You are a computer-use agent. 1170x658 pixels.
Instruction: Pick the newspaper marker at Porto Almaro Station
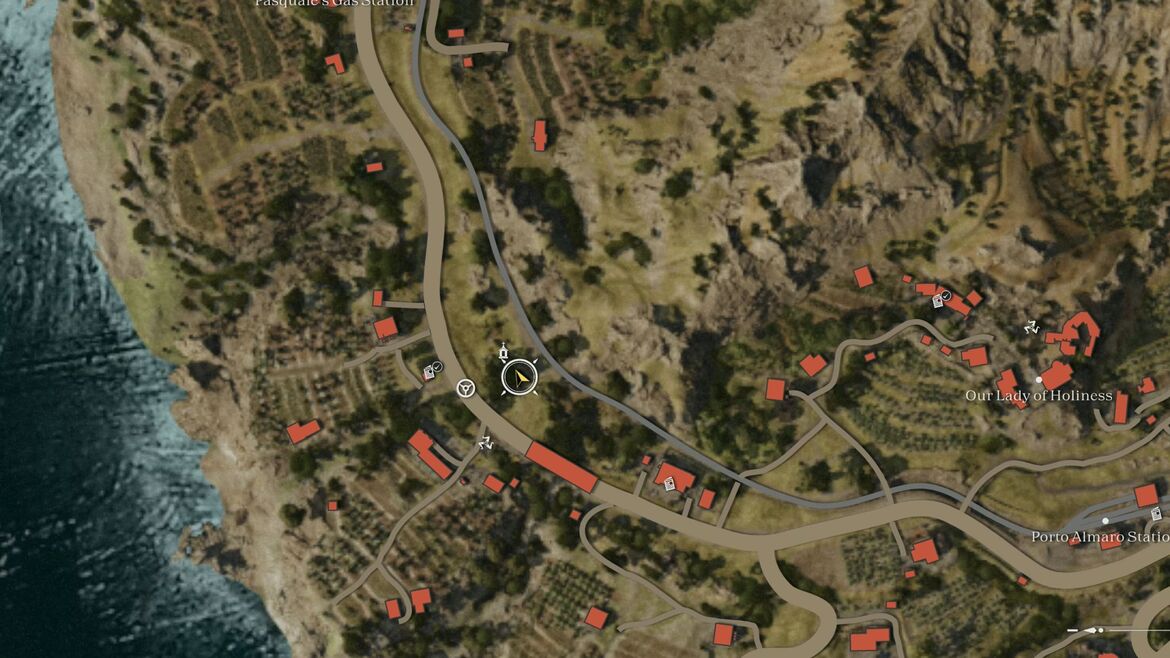coord(1156,514)
